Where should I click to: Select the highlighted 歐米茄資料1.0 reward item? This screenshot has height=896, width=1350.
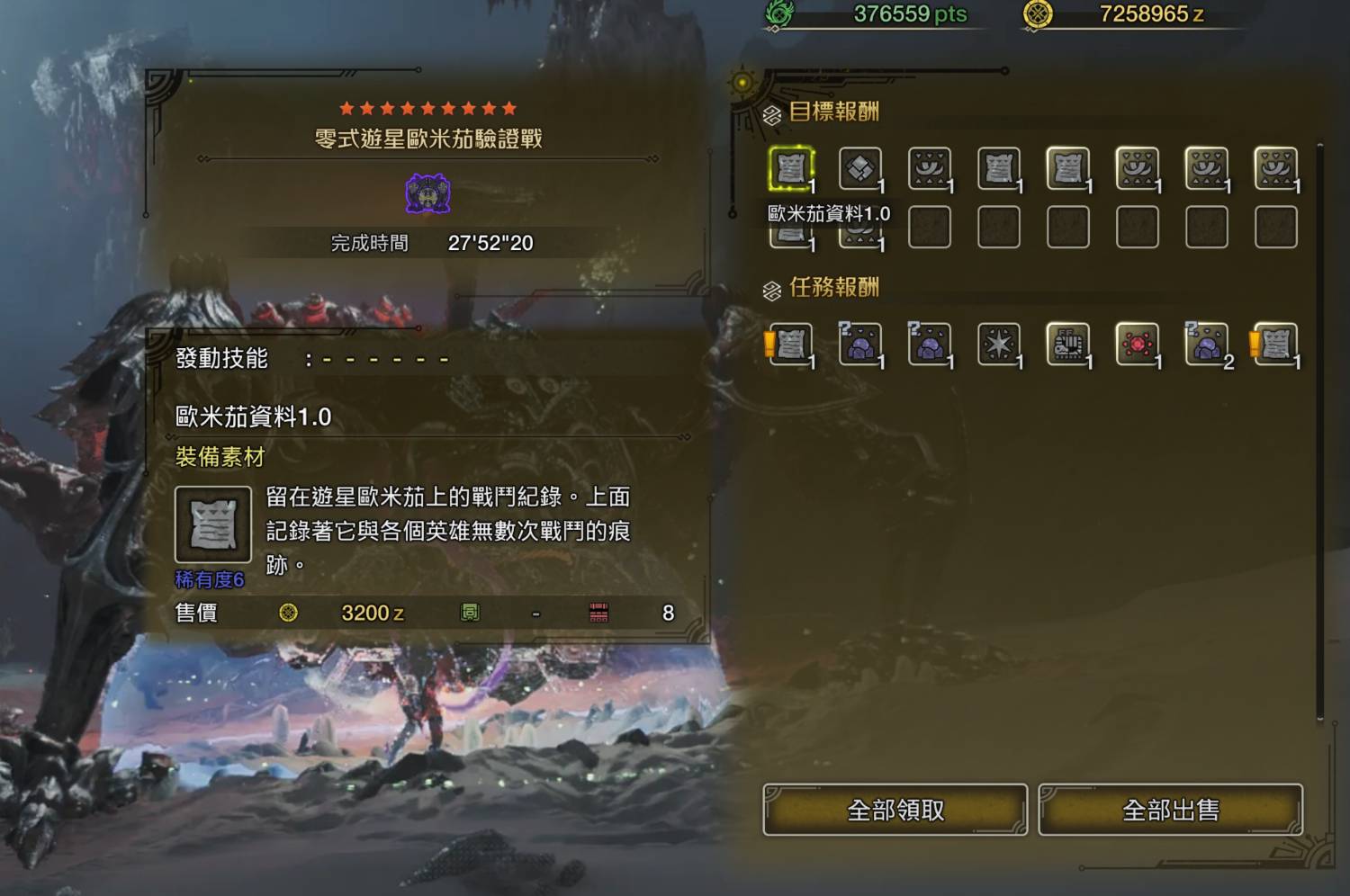(792, 166)
